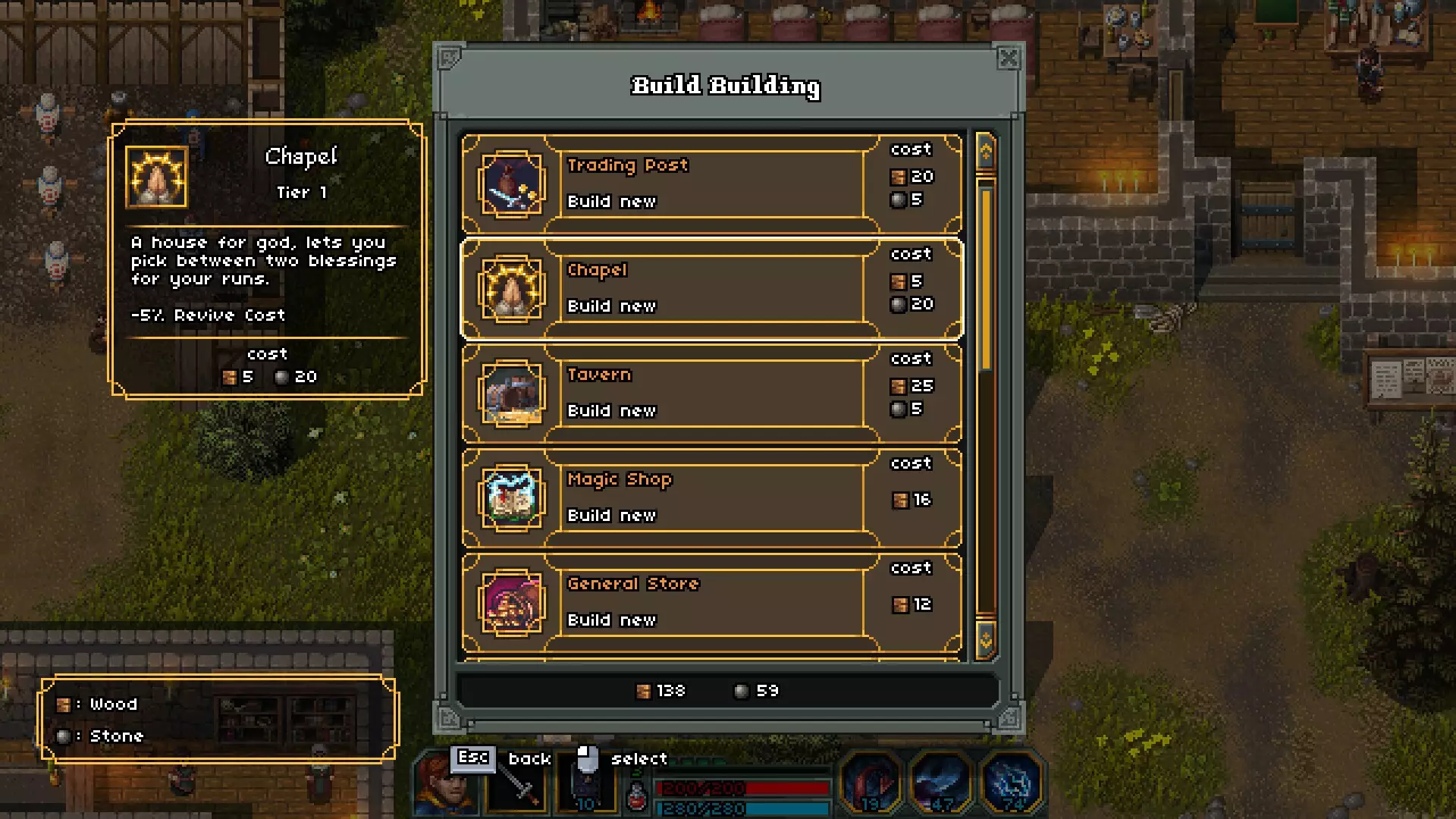The width and height of the screenshot is (1456, 819).
Task: Click the stone resource icon in legend
Action: click(x=62, y=736)
